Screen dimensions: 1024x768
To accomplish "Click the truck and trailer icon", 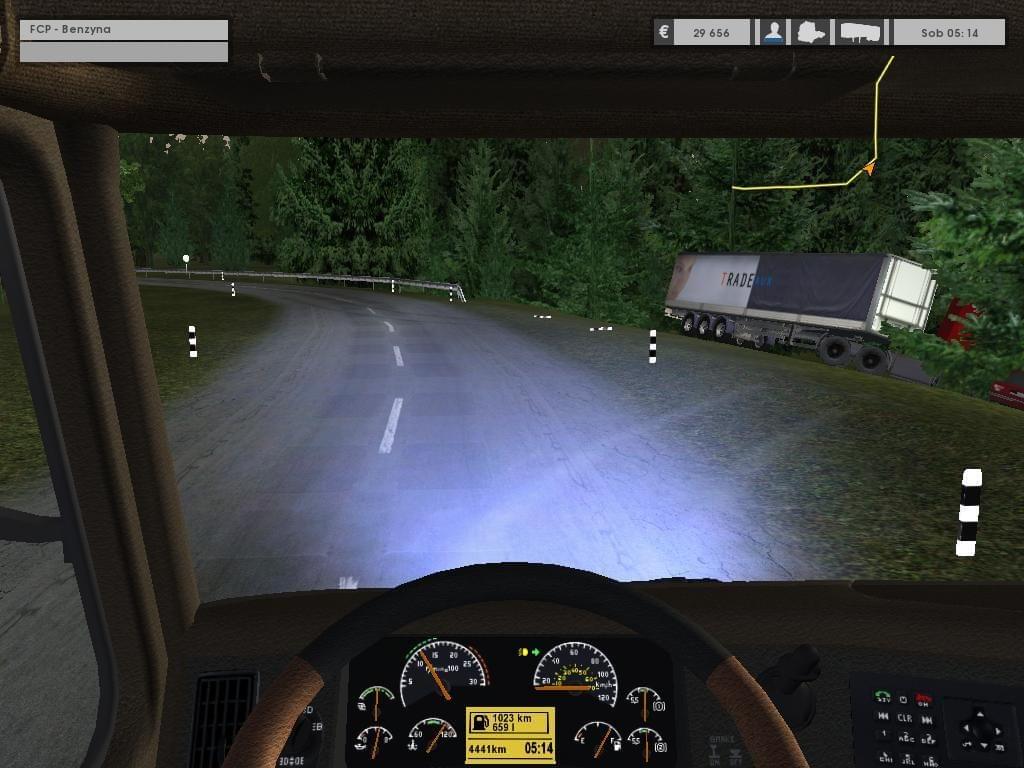I will (x=860, y=32).
